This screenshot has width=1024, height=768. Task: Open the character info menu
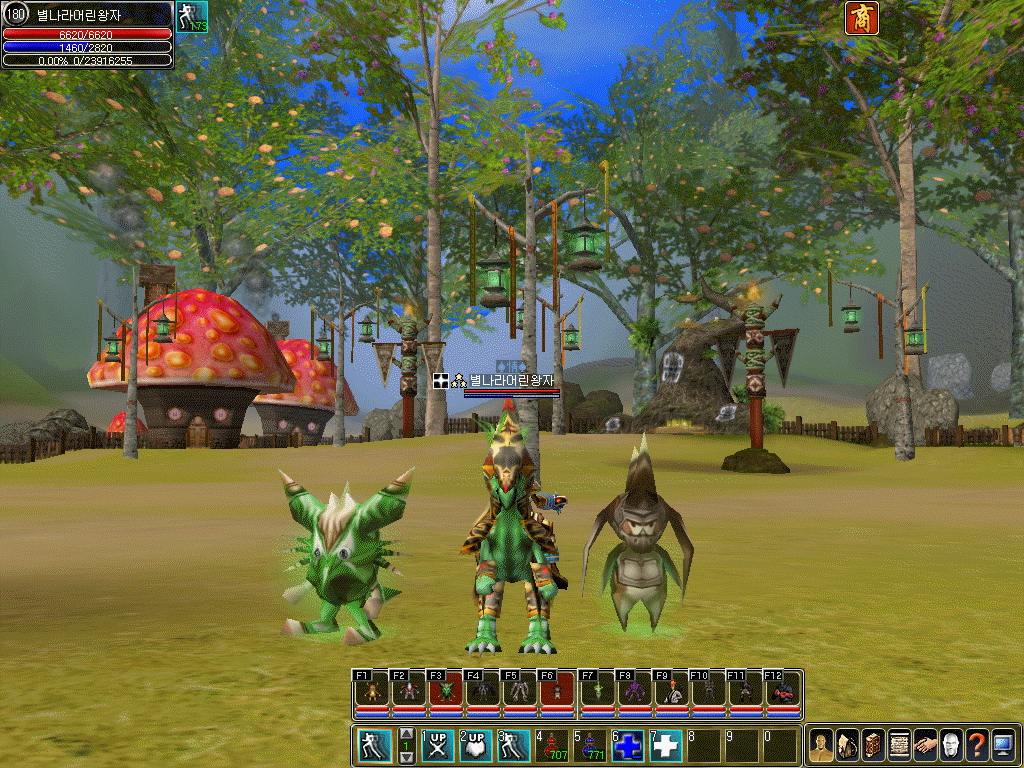[x=821, y=745]
